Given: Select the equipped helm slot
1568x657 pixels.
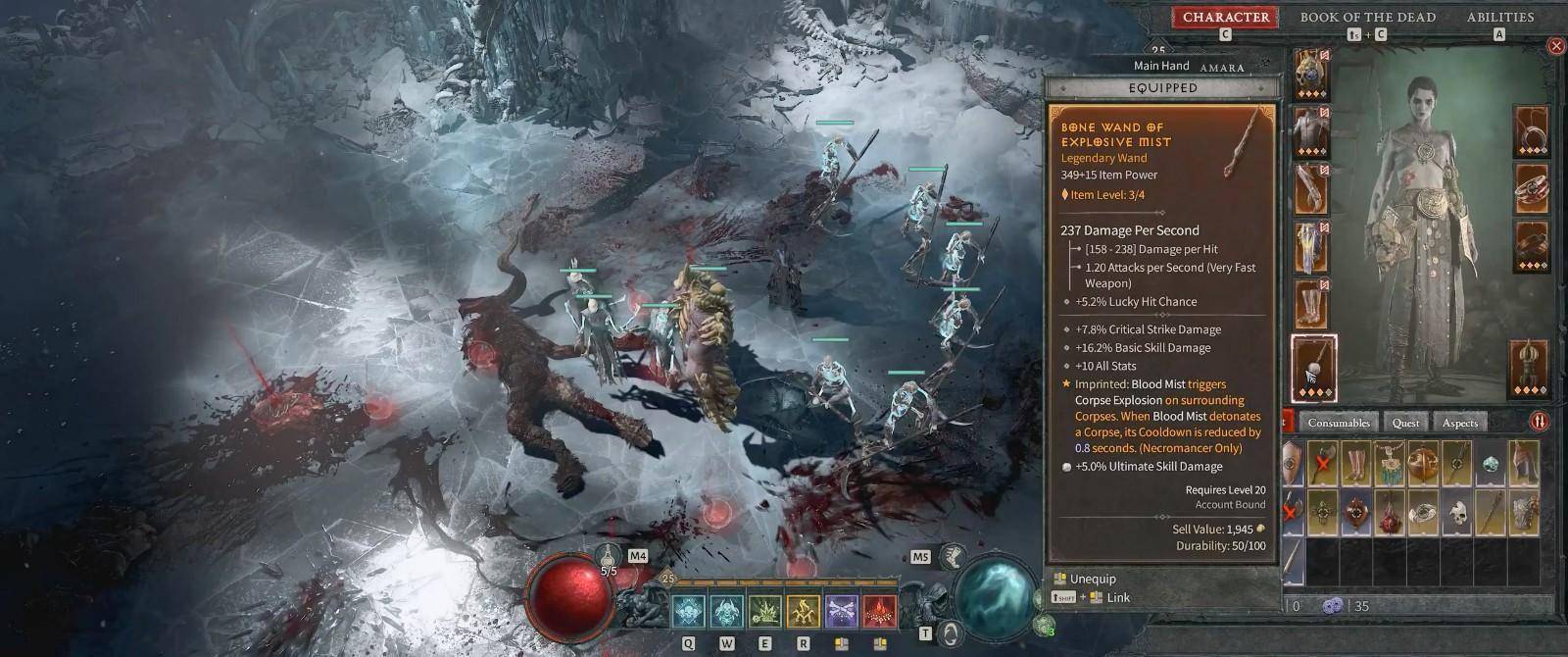Looking at the screenshot, I should [1312, 74].
